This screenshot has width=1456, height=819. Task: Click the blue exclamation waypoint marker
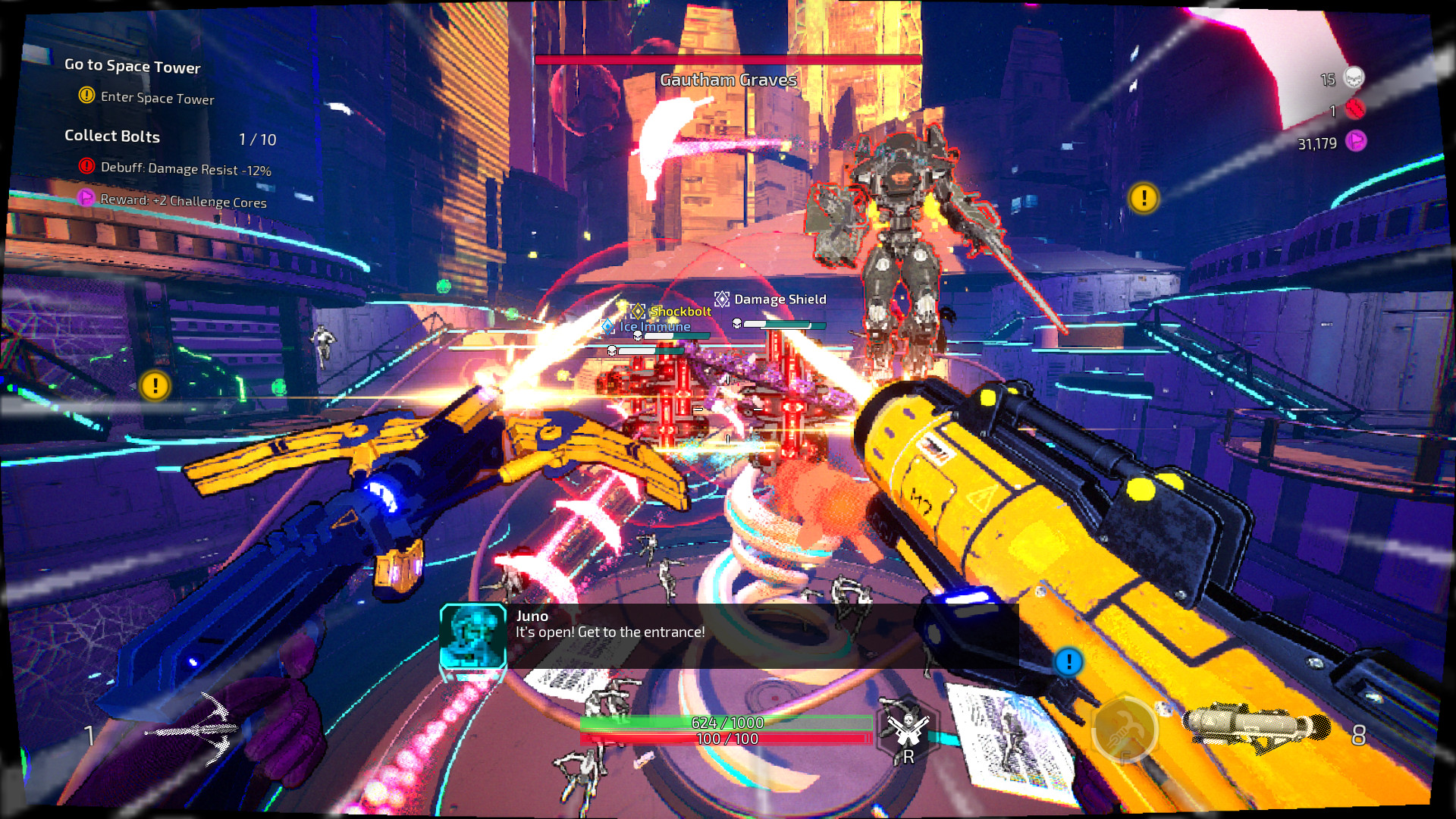[1068, 662]
